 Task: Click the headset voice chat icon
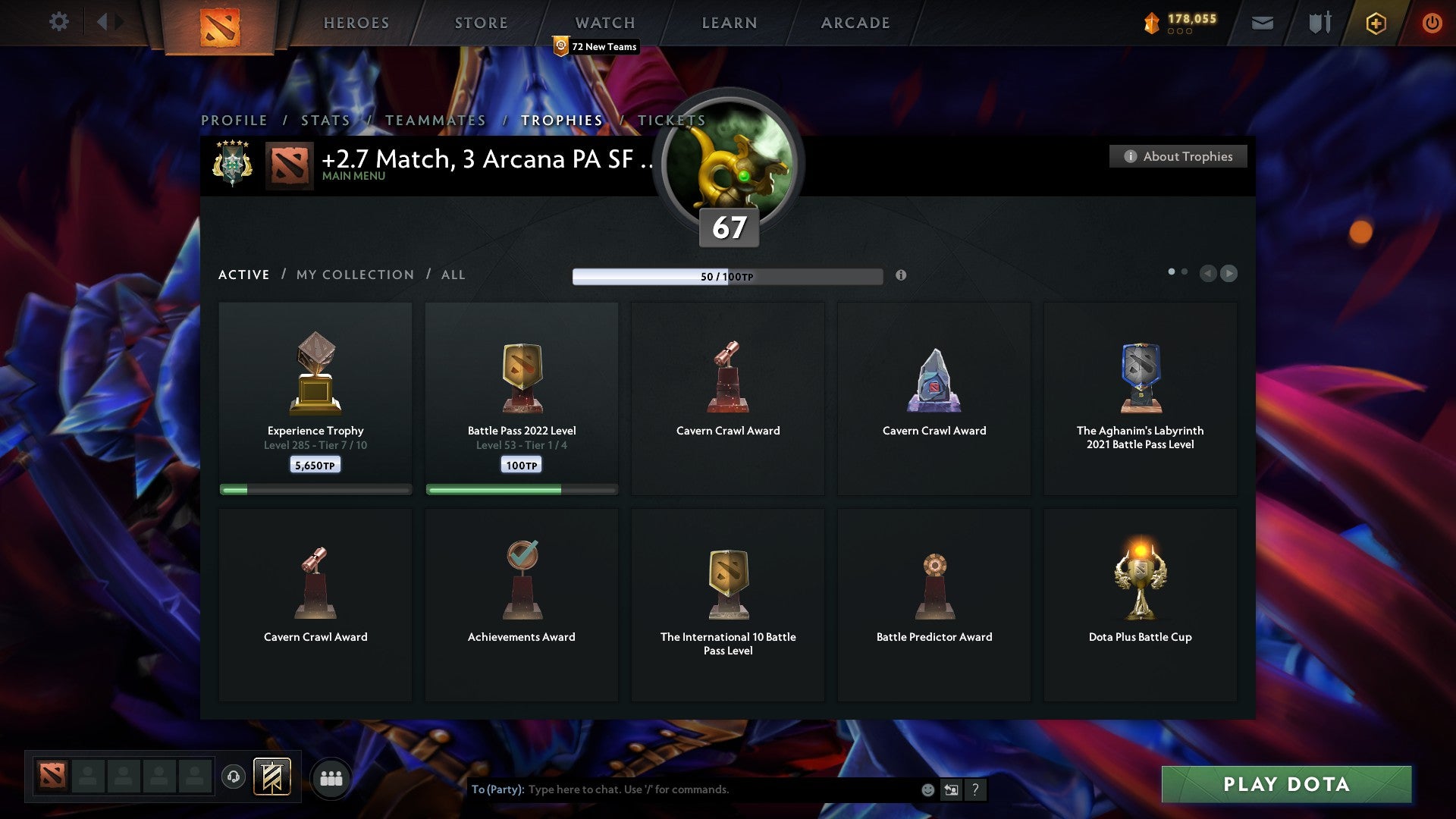pyautogui.click(x=233, y=777)
